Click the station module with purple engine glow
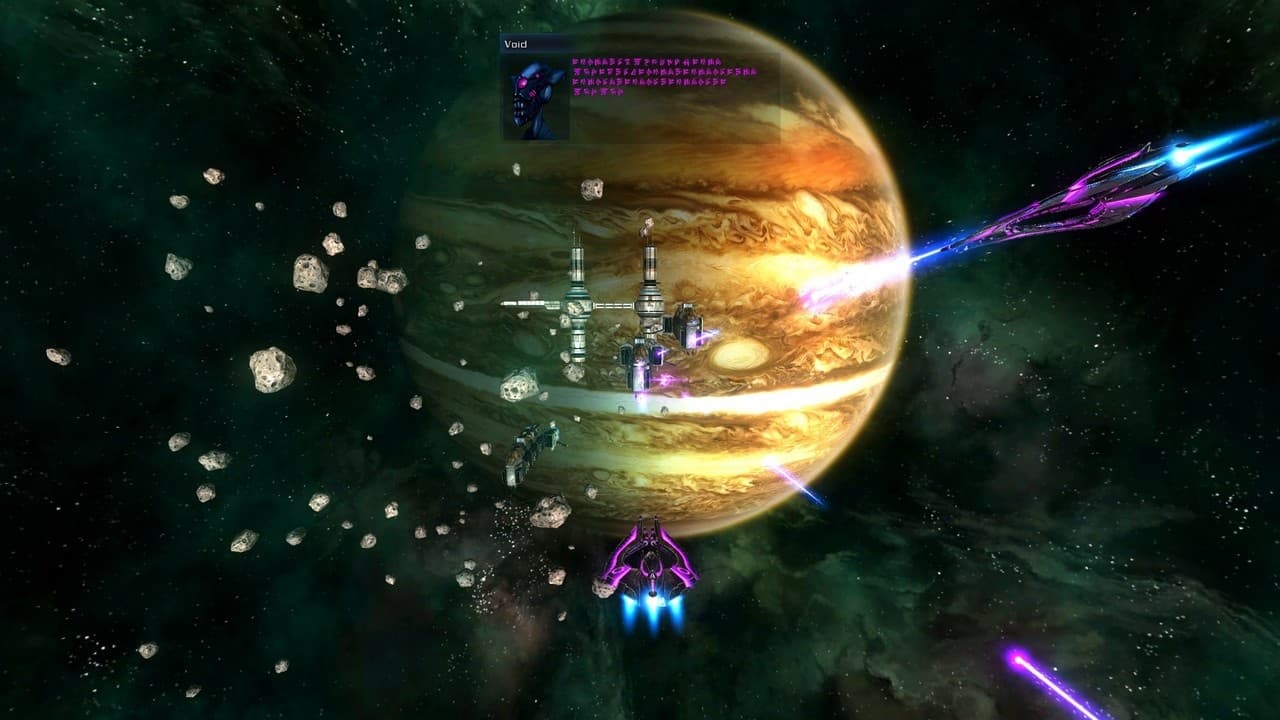1280x720 pixels. click(x=688, y=330)
